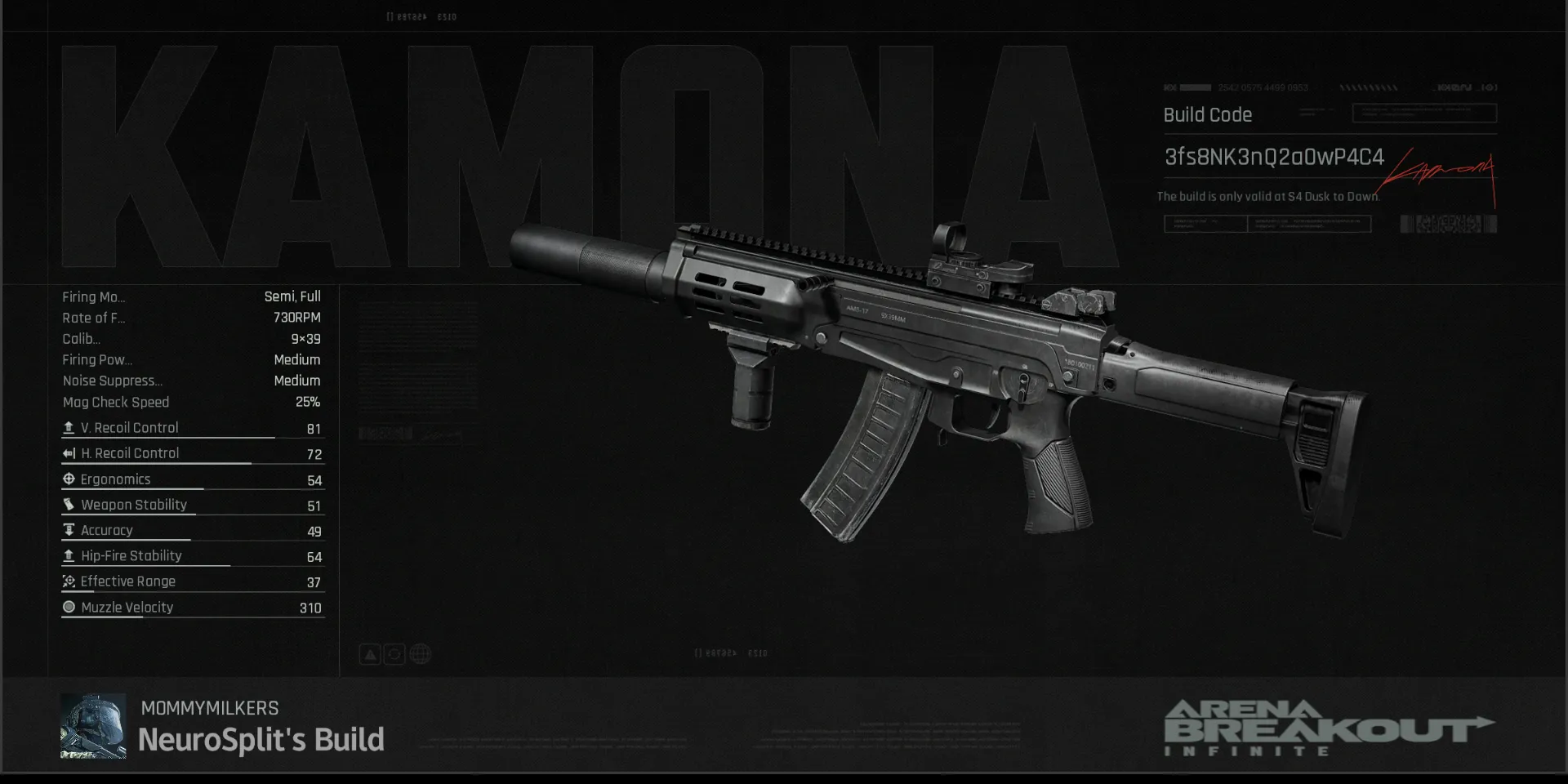
Task: Select the build code 3fs8NK3nQ2a0wP4C4
Action: [1273, 157]
